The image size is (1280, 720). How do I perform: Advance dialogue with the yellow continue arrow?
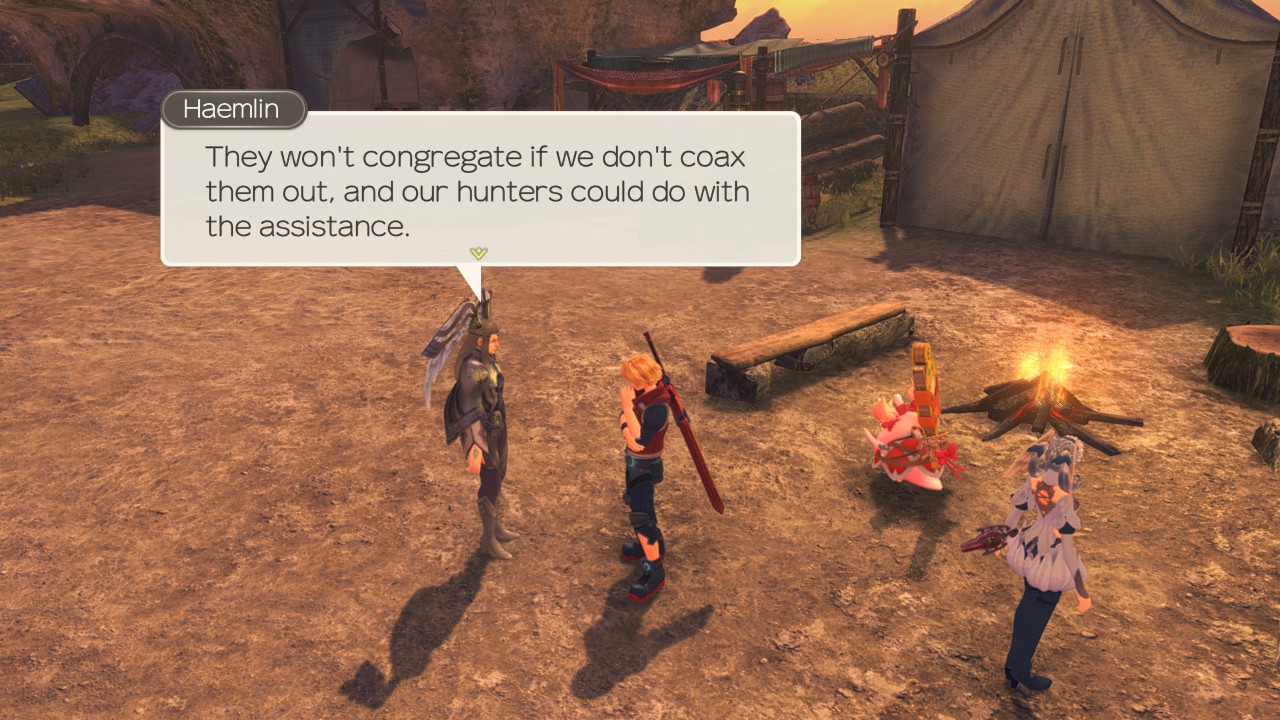478,253
